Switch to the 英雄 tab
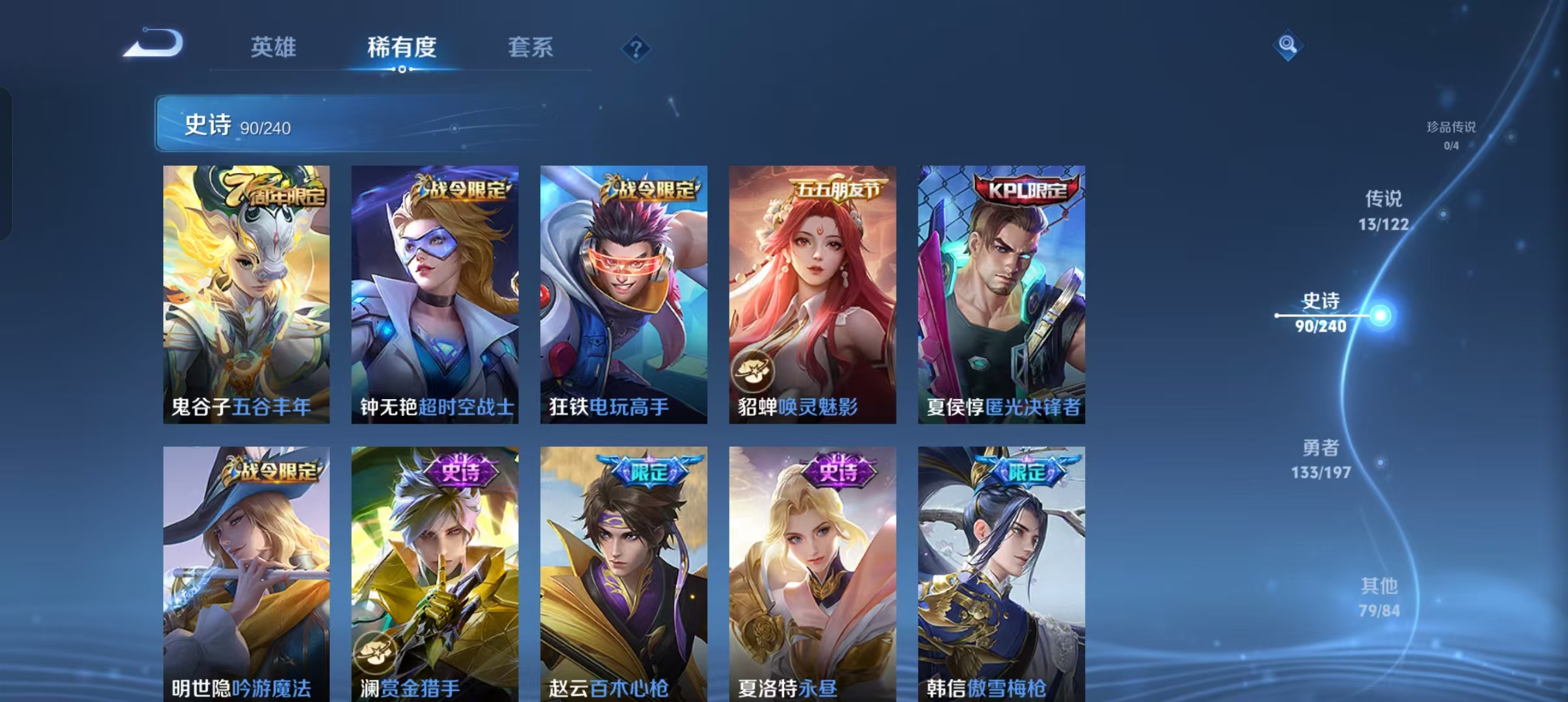Image resolution: width=1568 pixels, height=702 pixels. coord(274,47)
